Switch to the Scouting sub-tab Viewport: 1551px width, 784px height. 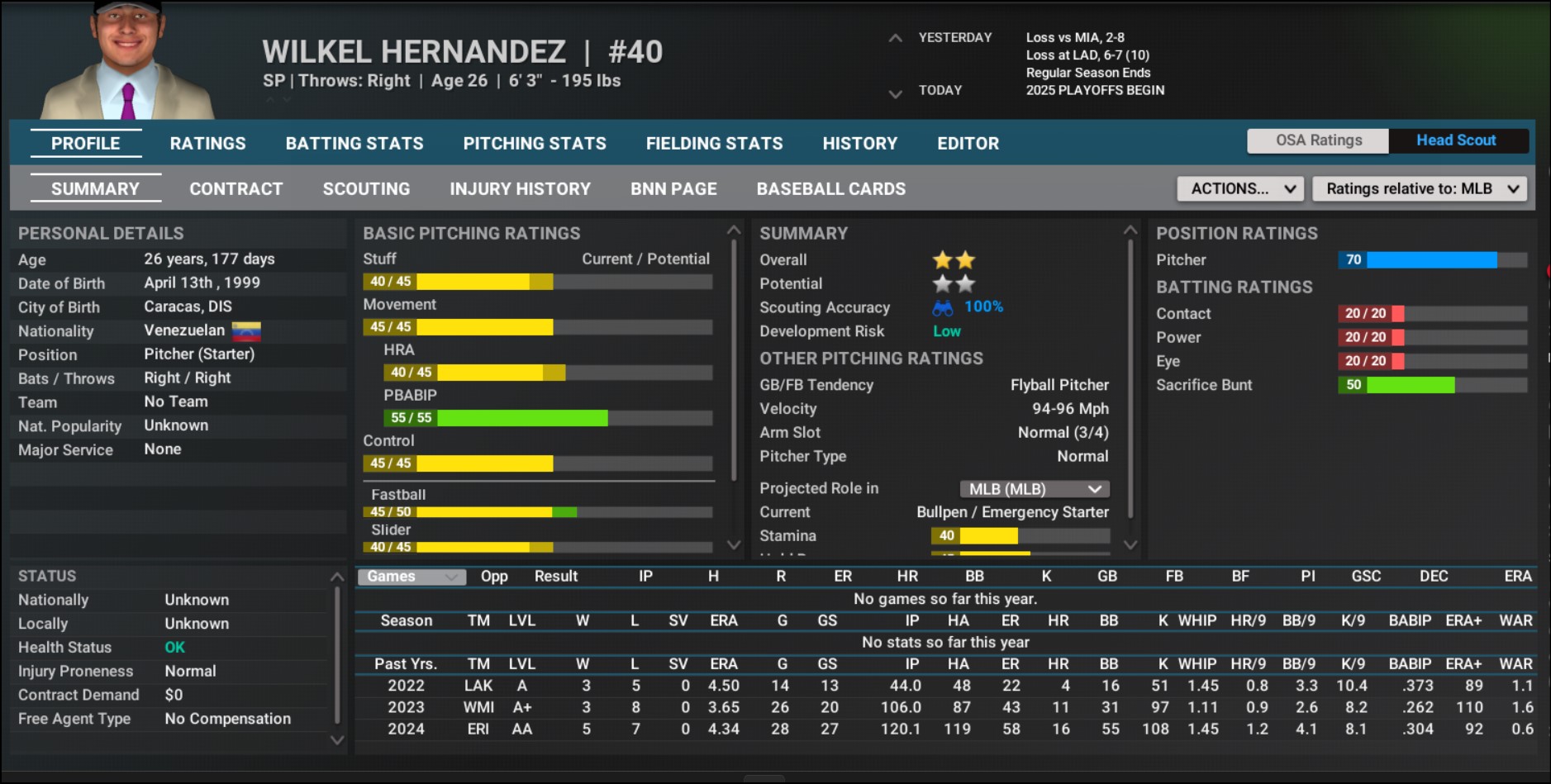pos(366,188)
